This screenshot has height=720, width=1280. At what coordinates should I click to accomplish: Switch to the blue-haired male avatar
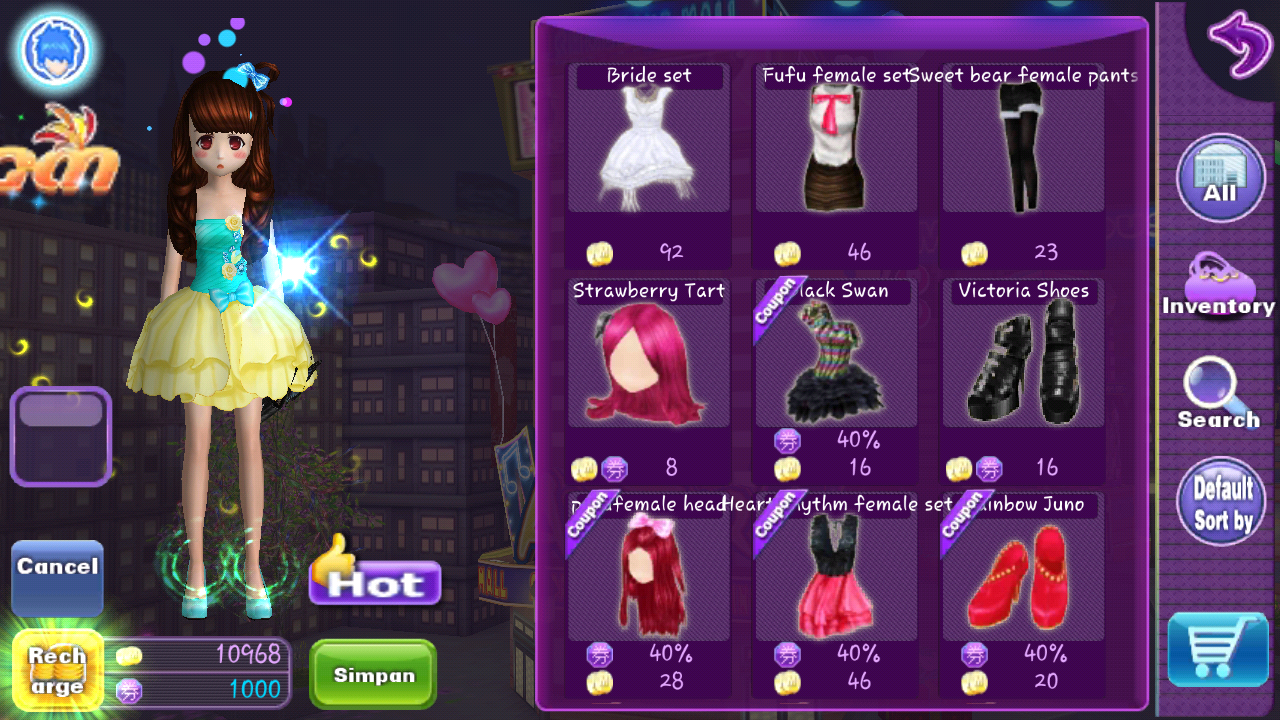54,49
